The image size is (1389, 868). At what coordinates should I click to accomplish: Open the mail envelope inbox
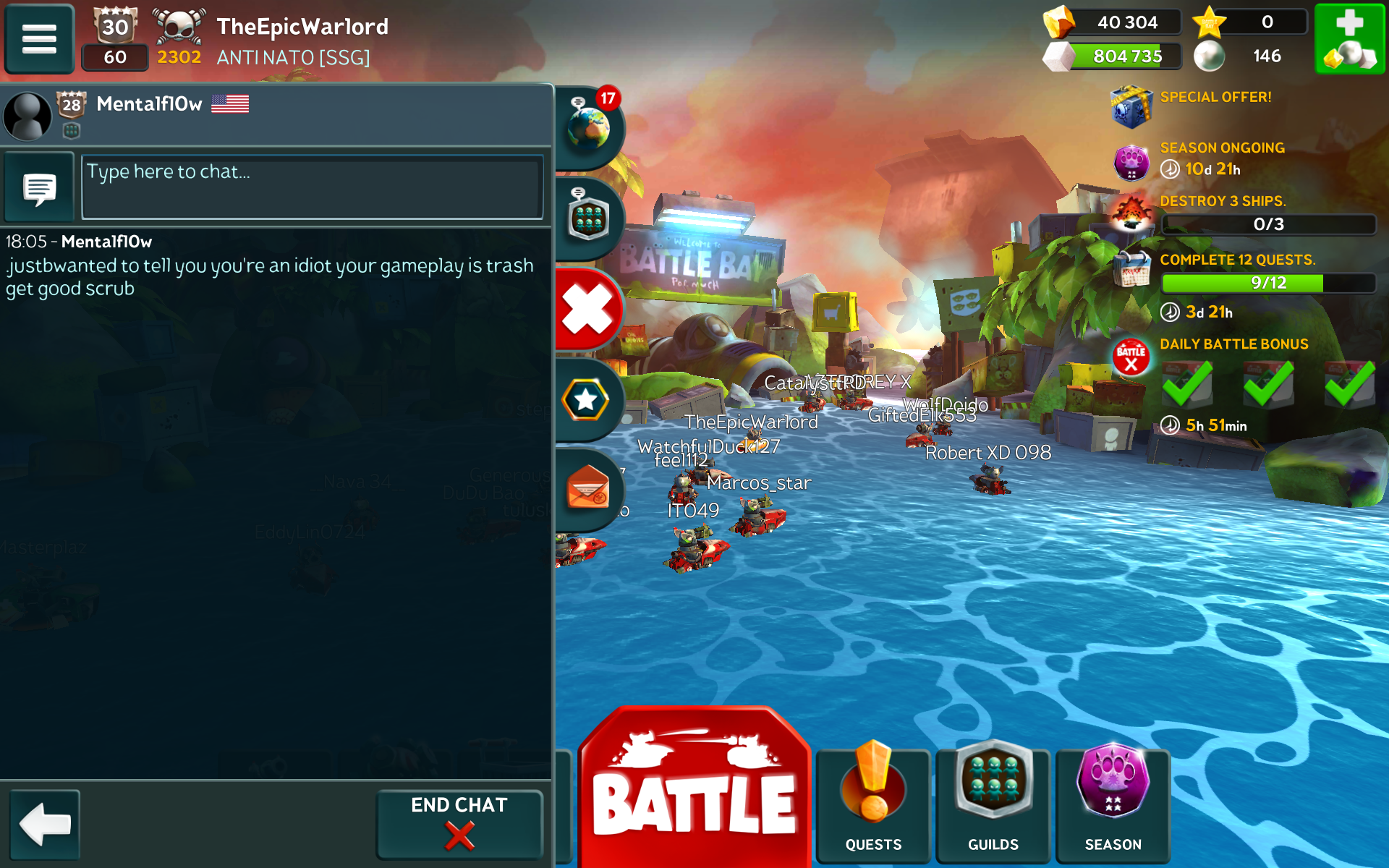point(587,488)
